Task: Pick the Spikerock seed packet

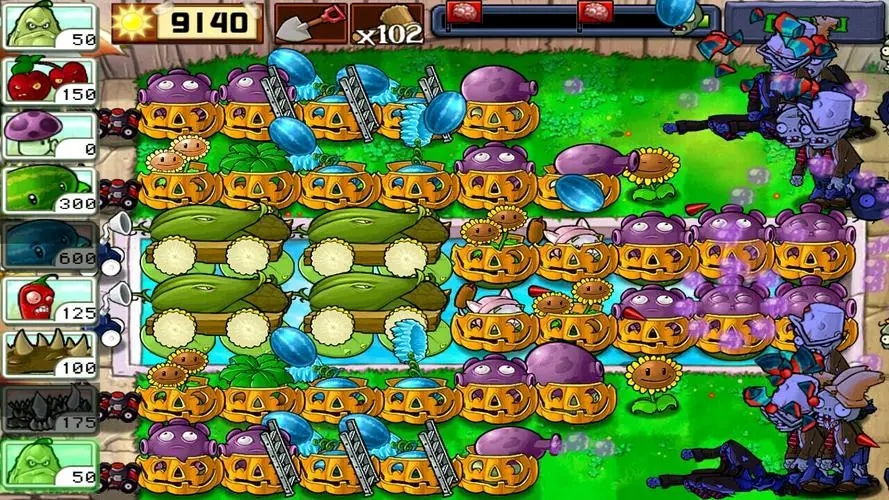Action: [x=50, y=407]
